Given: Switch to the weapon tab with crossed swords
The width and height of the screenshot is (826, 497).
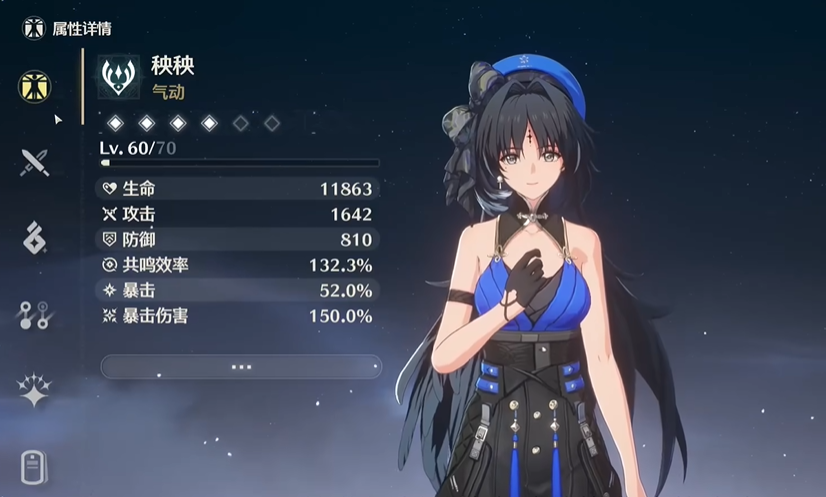Looking at the screenshot, I should pyautogui.click(x=35, y=162).
